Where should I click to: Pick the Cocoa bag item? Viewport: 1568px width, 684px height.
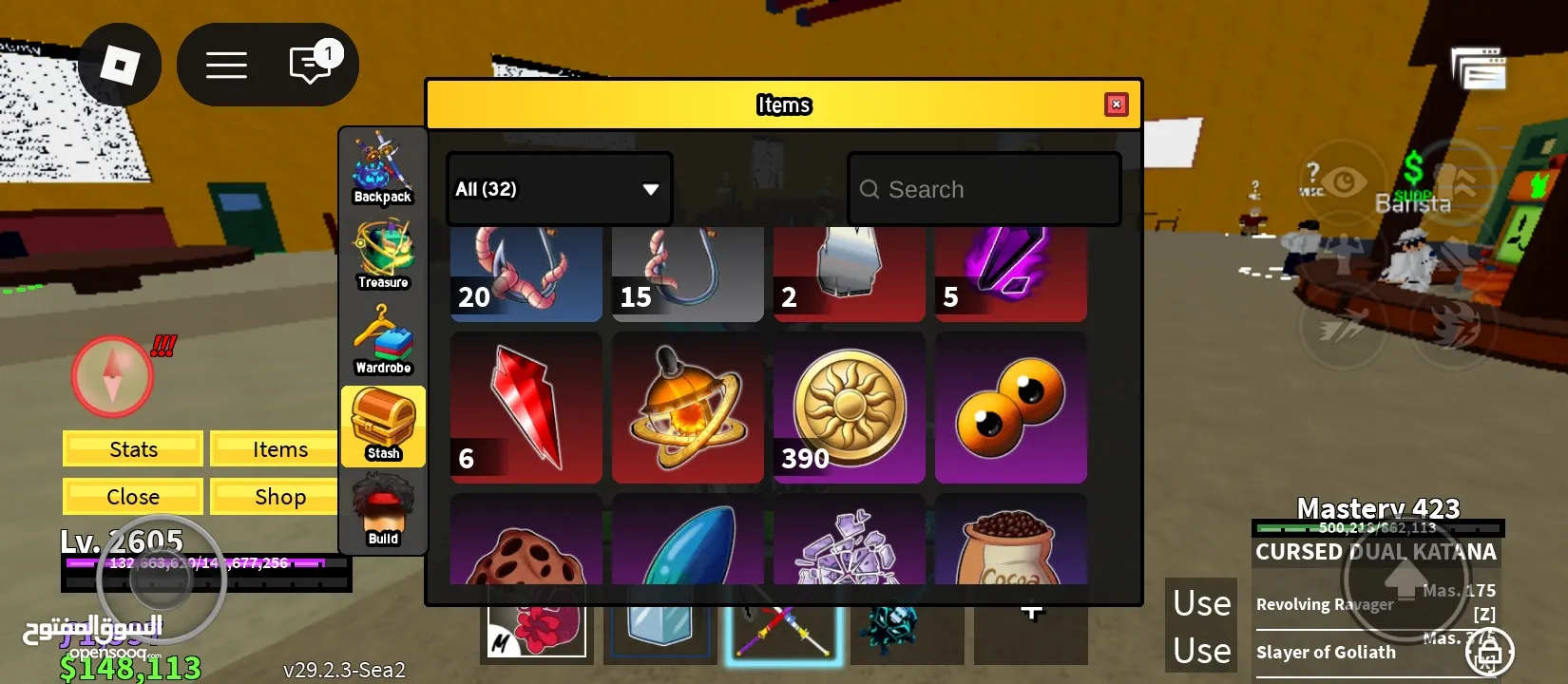click(x=1011, y=543)
